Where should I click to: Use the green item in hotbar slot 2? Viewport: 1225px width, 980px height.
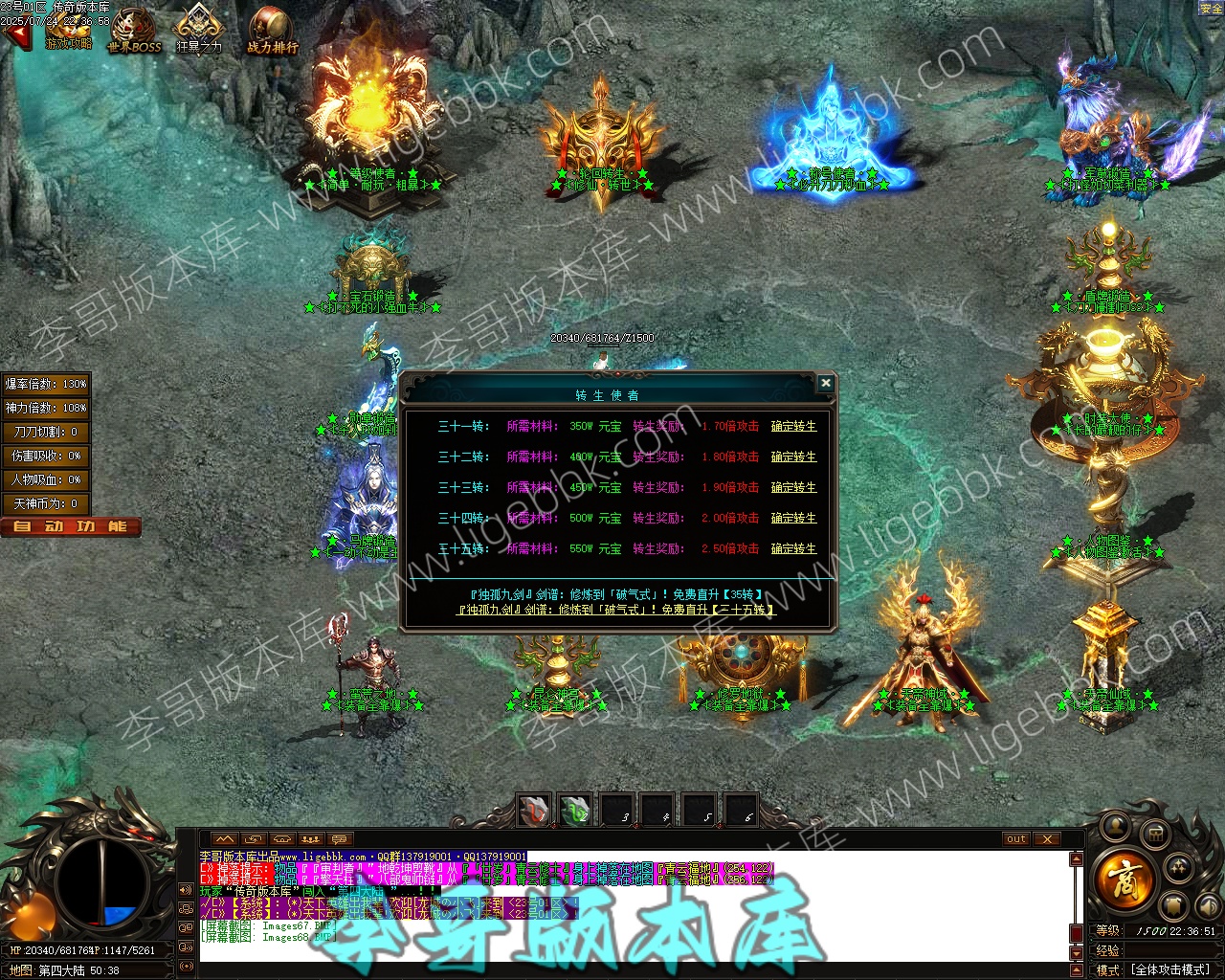pos(575,811)
